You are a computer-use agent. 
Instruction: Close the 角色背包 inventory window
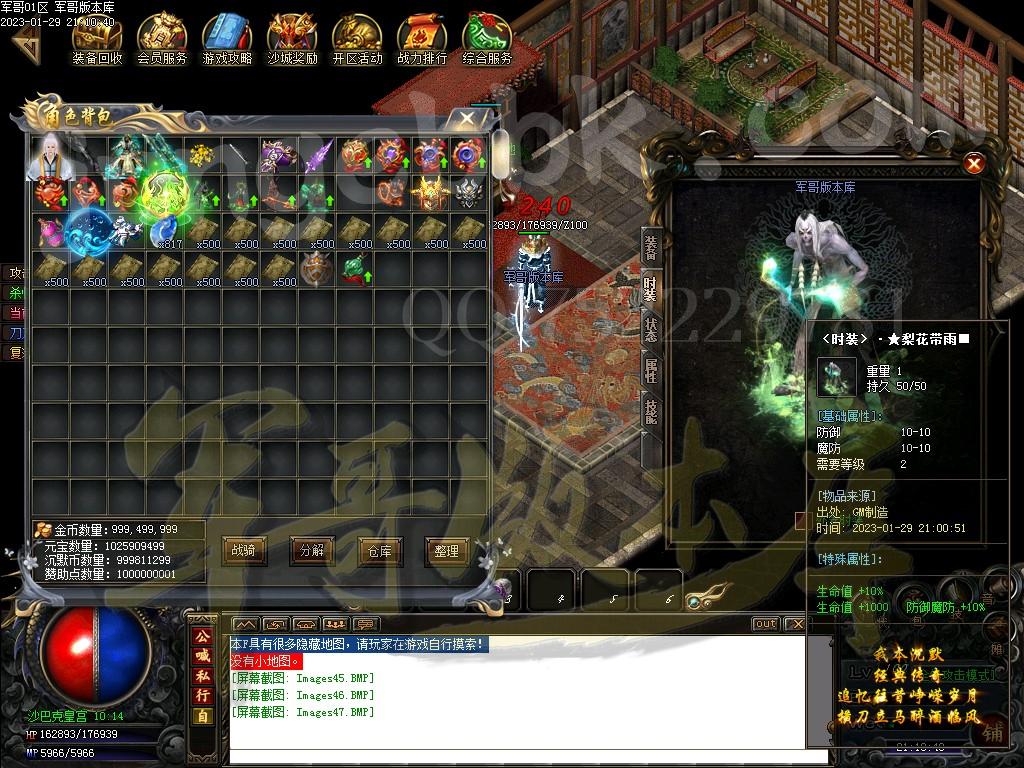point(467,118)
